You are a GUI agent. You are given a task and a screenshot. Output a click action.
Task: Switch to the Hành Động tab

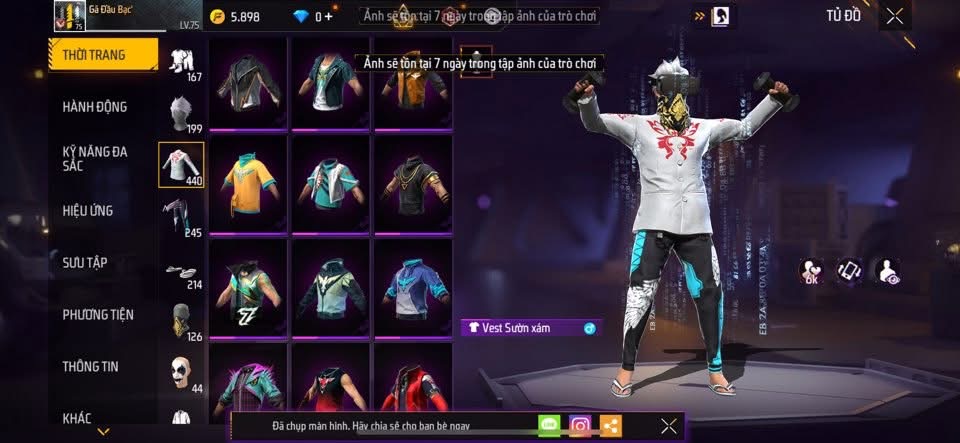click(x=95, y=107)
